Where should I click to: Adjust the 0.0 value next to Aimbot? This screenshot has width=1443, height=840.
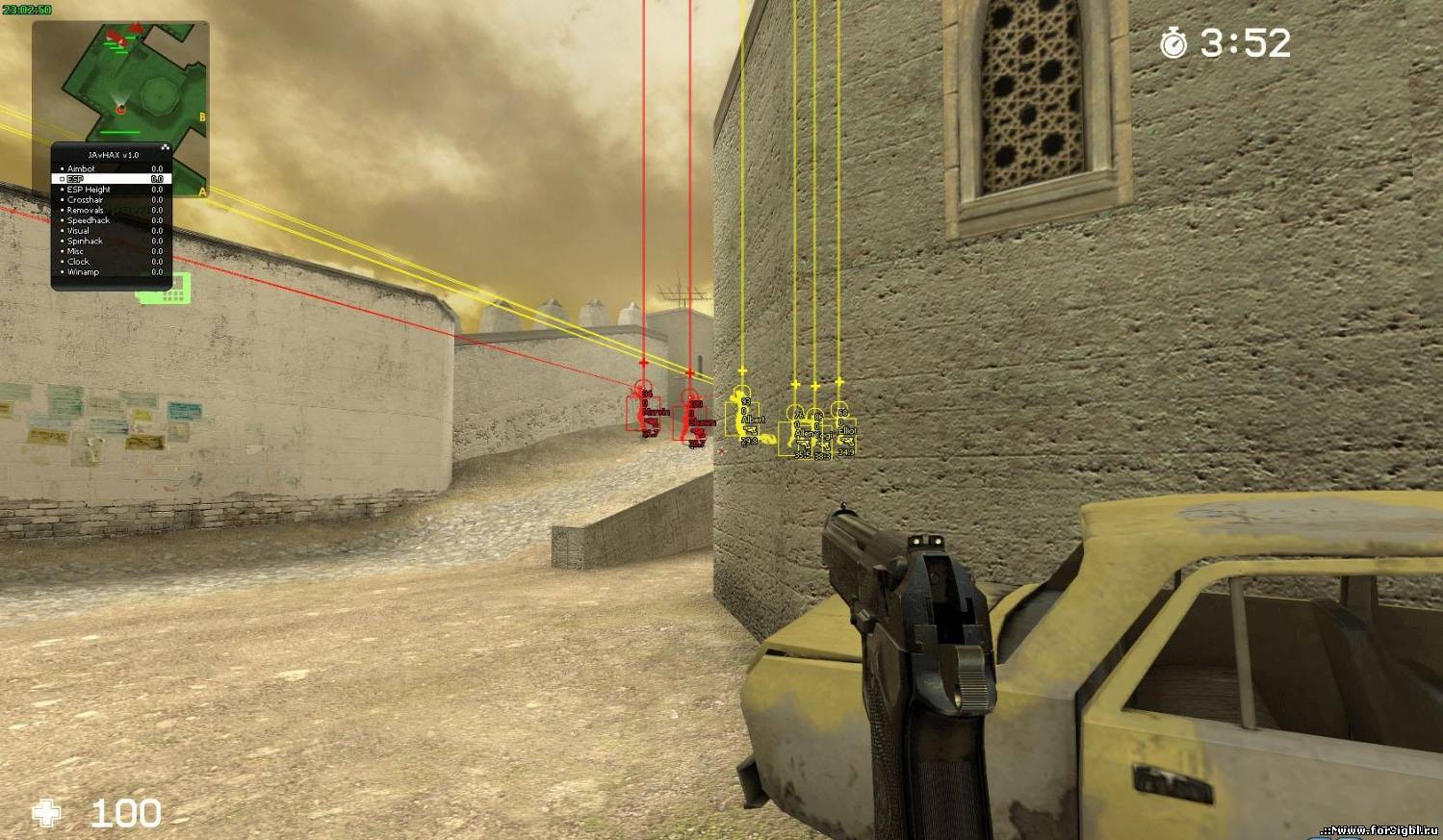(158, 168)
